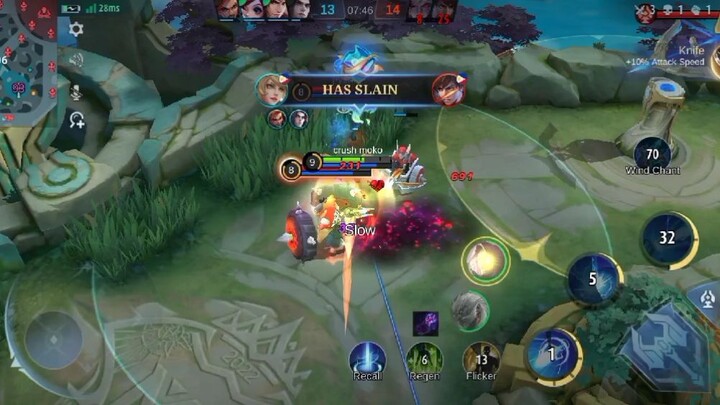Open the minimap

tap(28, 62)
